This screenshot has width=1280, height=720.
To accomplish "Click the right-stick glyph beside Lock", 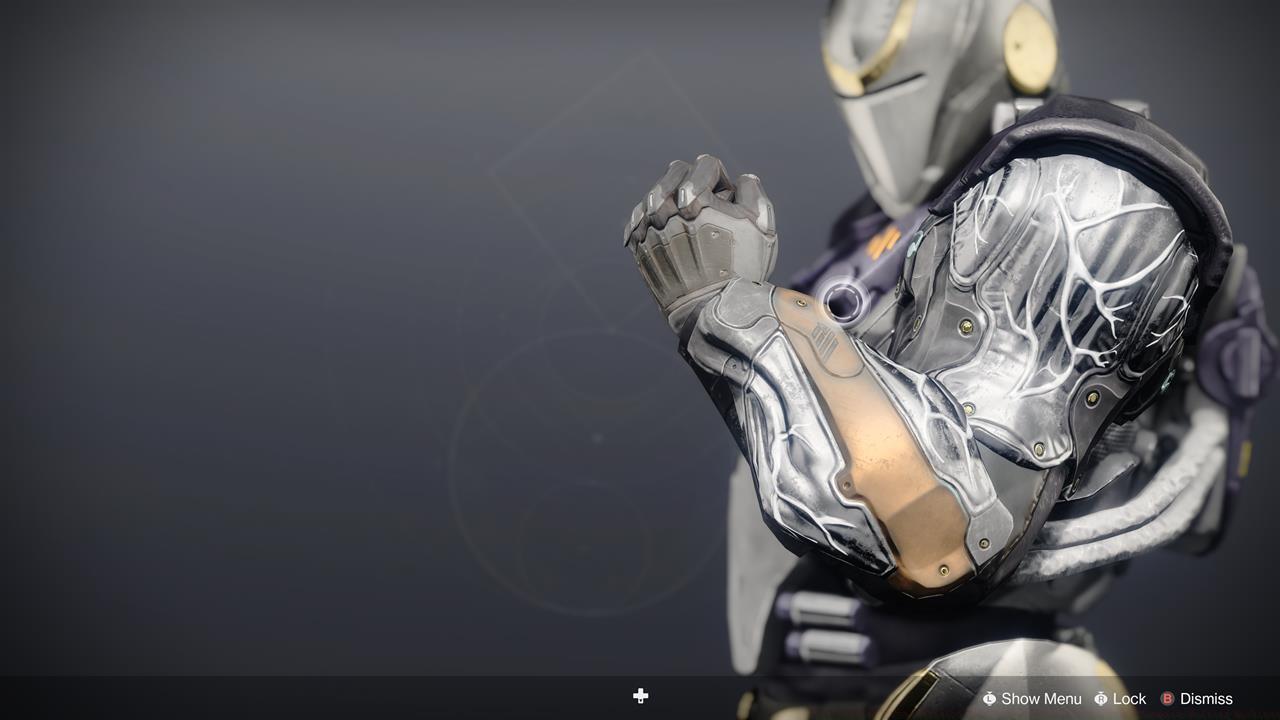I will point(1100,698).
